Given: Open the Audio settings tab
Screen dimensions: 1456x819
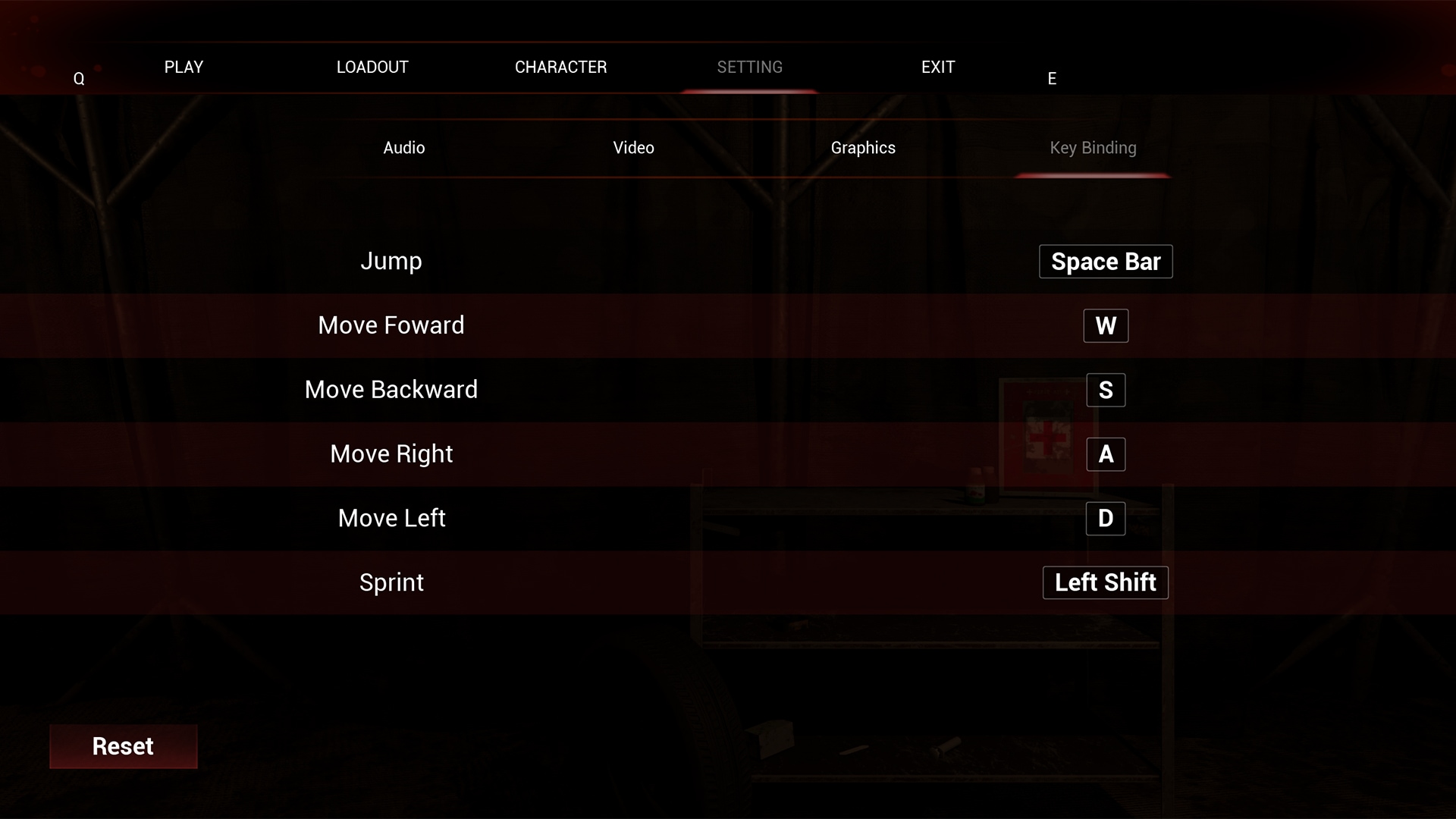Looking at the screenshot, I should 403,148.
